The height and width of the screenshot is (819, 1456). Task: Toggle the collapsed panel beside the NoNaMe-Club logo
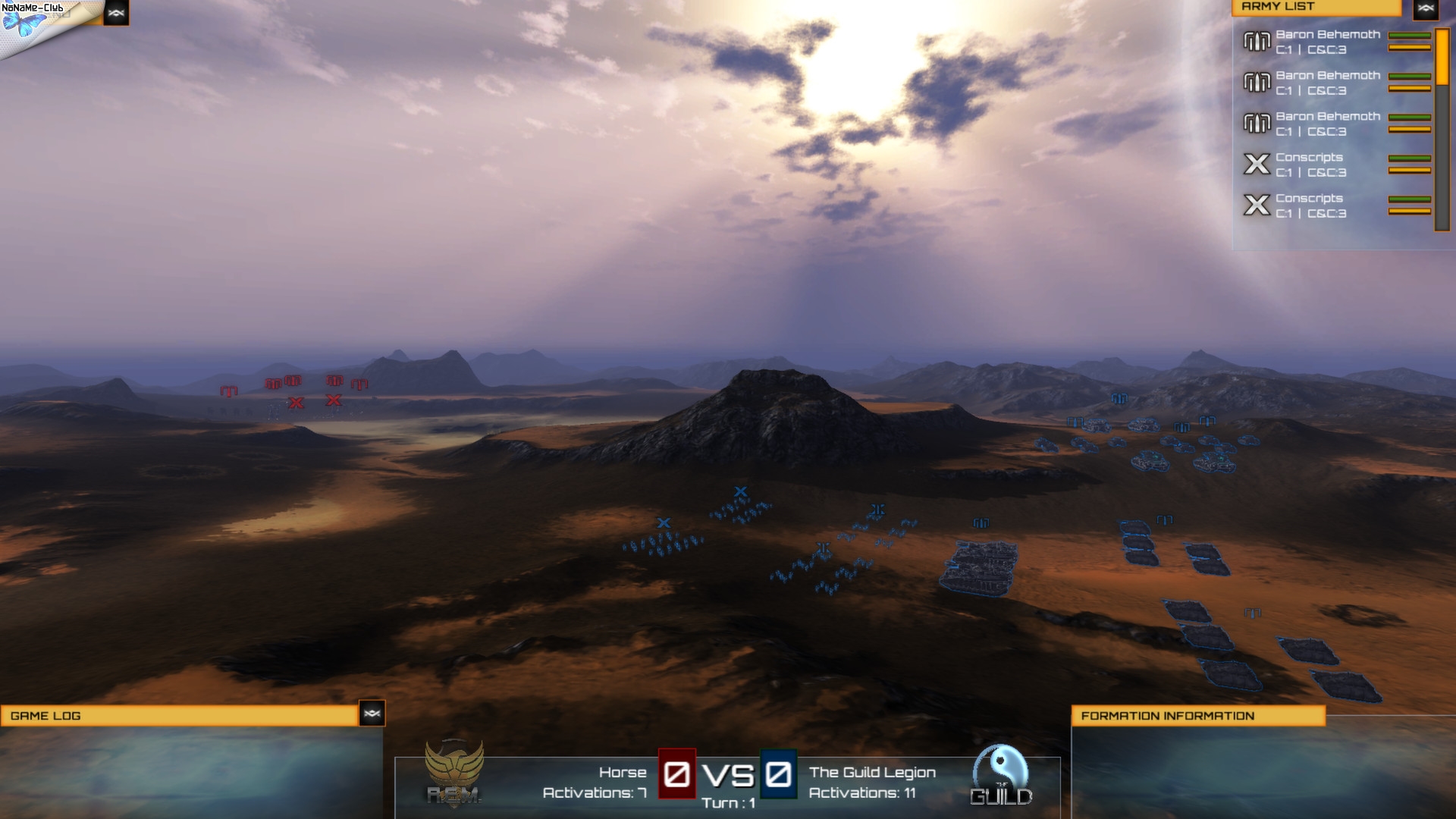point(116,13)
